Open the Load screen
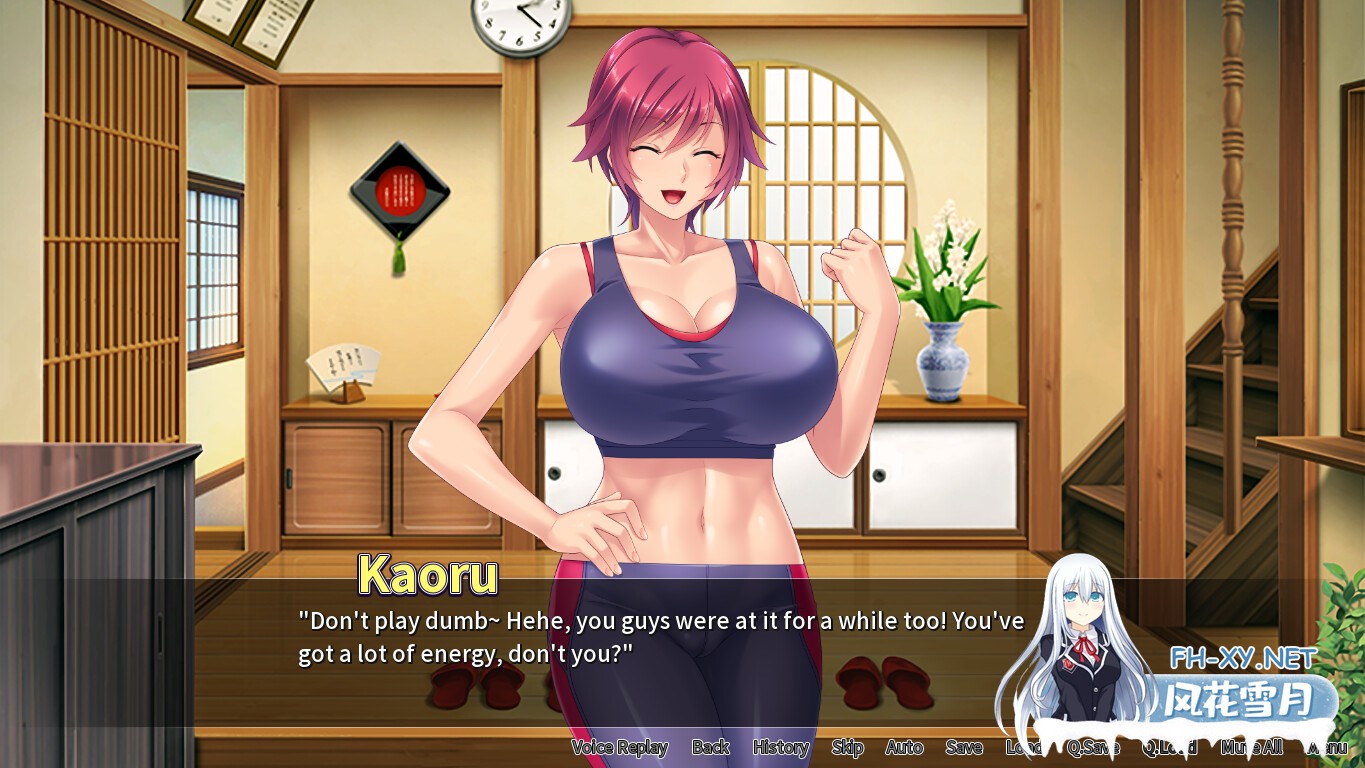 point(1023,747)
